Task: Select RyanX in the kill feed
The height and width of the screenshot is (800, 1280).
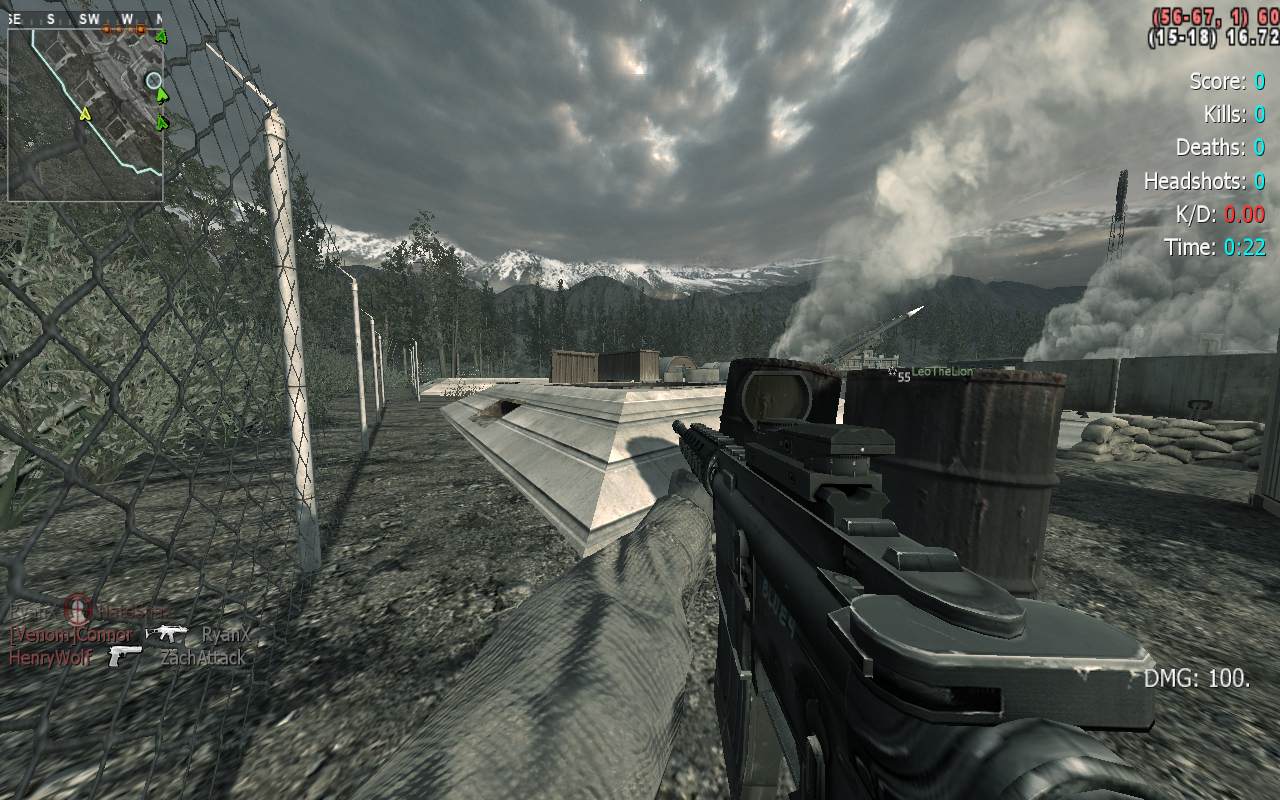Action: [225, 634]
